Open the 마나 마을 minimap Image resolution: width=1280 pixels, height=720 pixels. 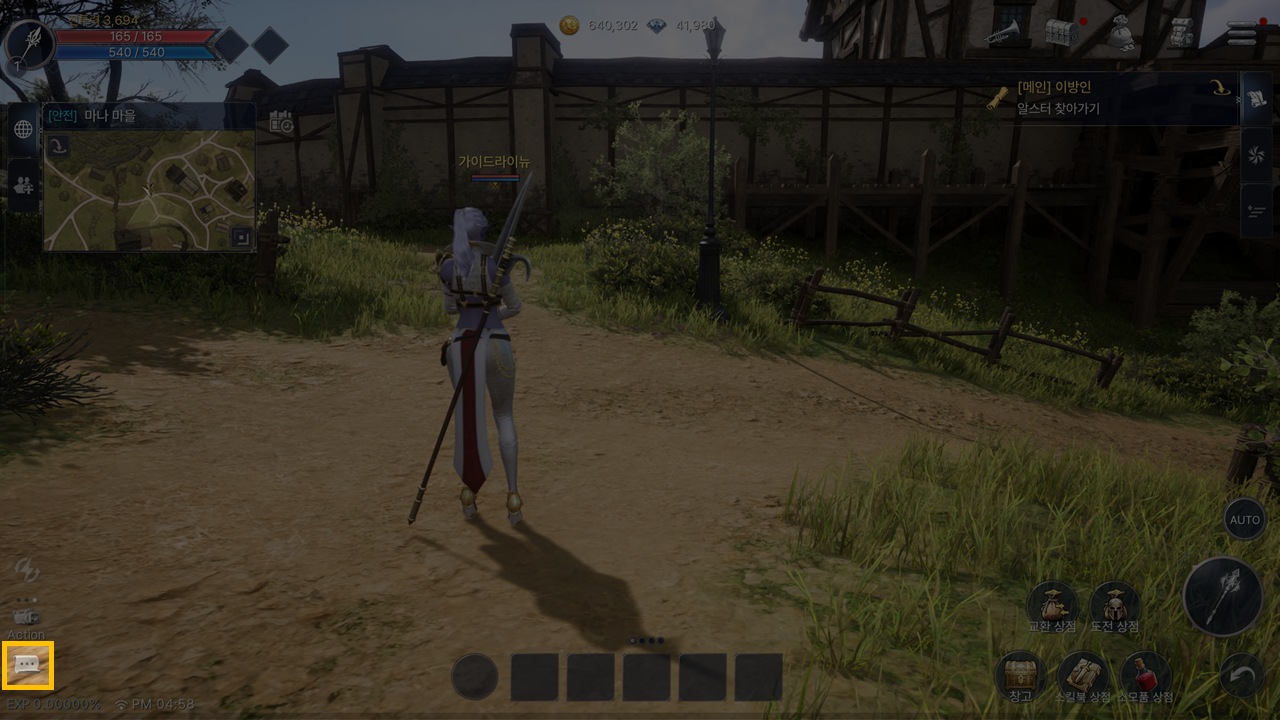click(x=149, y=190)
